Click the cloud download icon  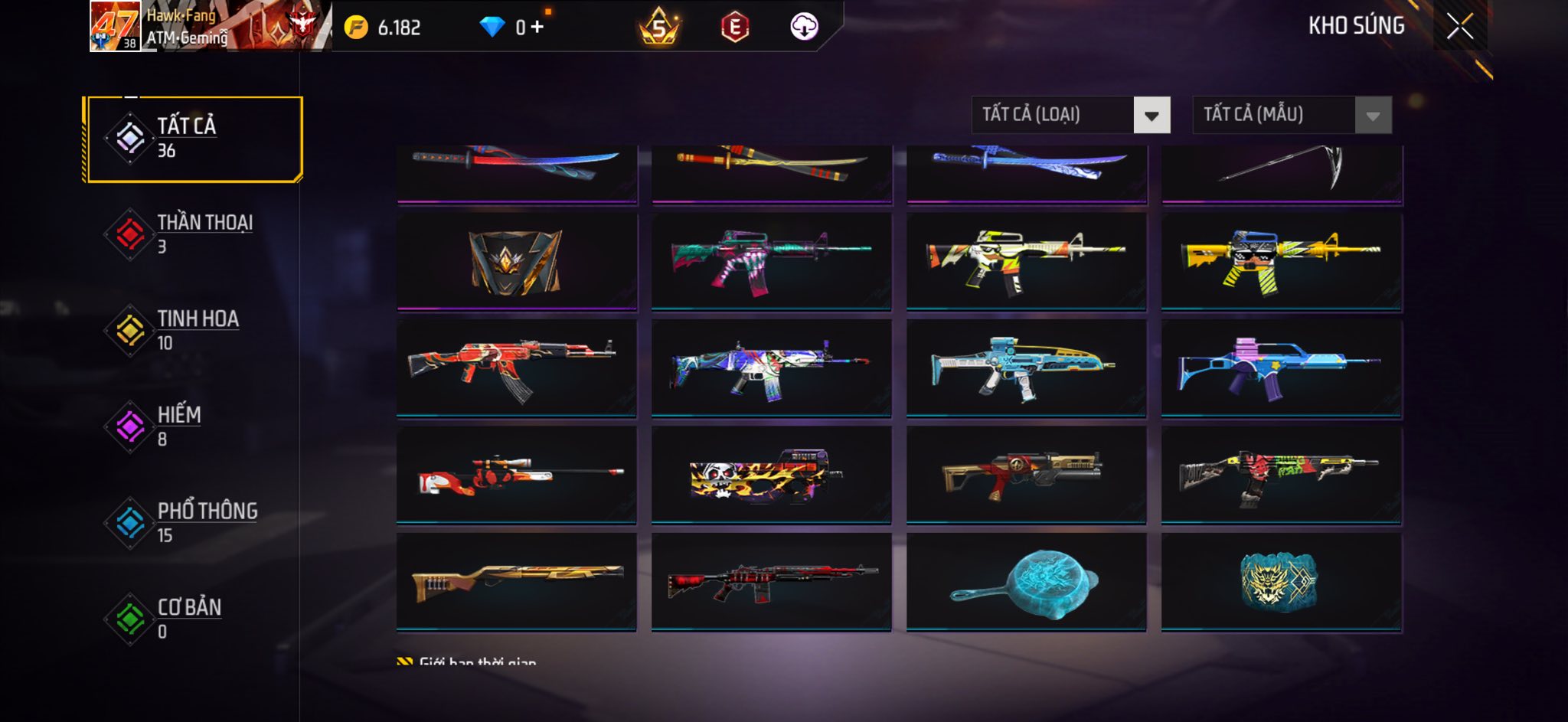click(x=804, y=28)
